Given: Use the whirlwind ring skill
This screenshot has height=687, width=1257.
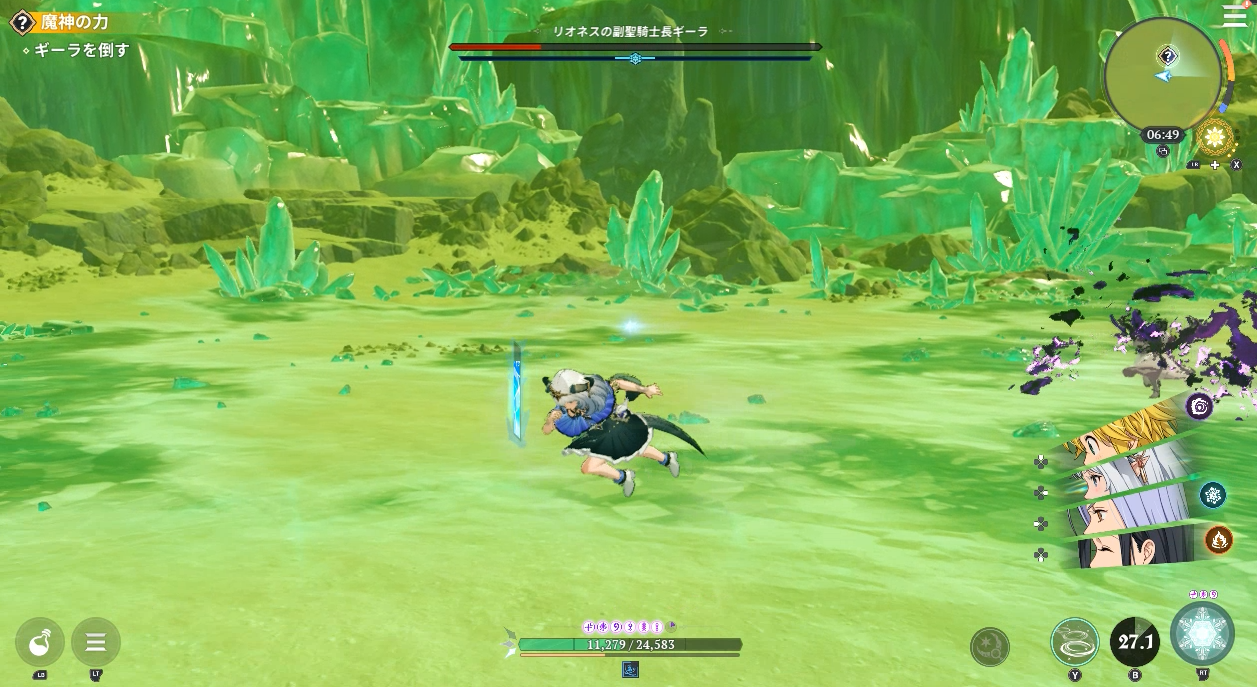Looking at the screenshot, I should tap(1075, 642).
